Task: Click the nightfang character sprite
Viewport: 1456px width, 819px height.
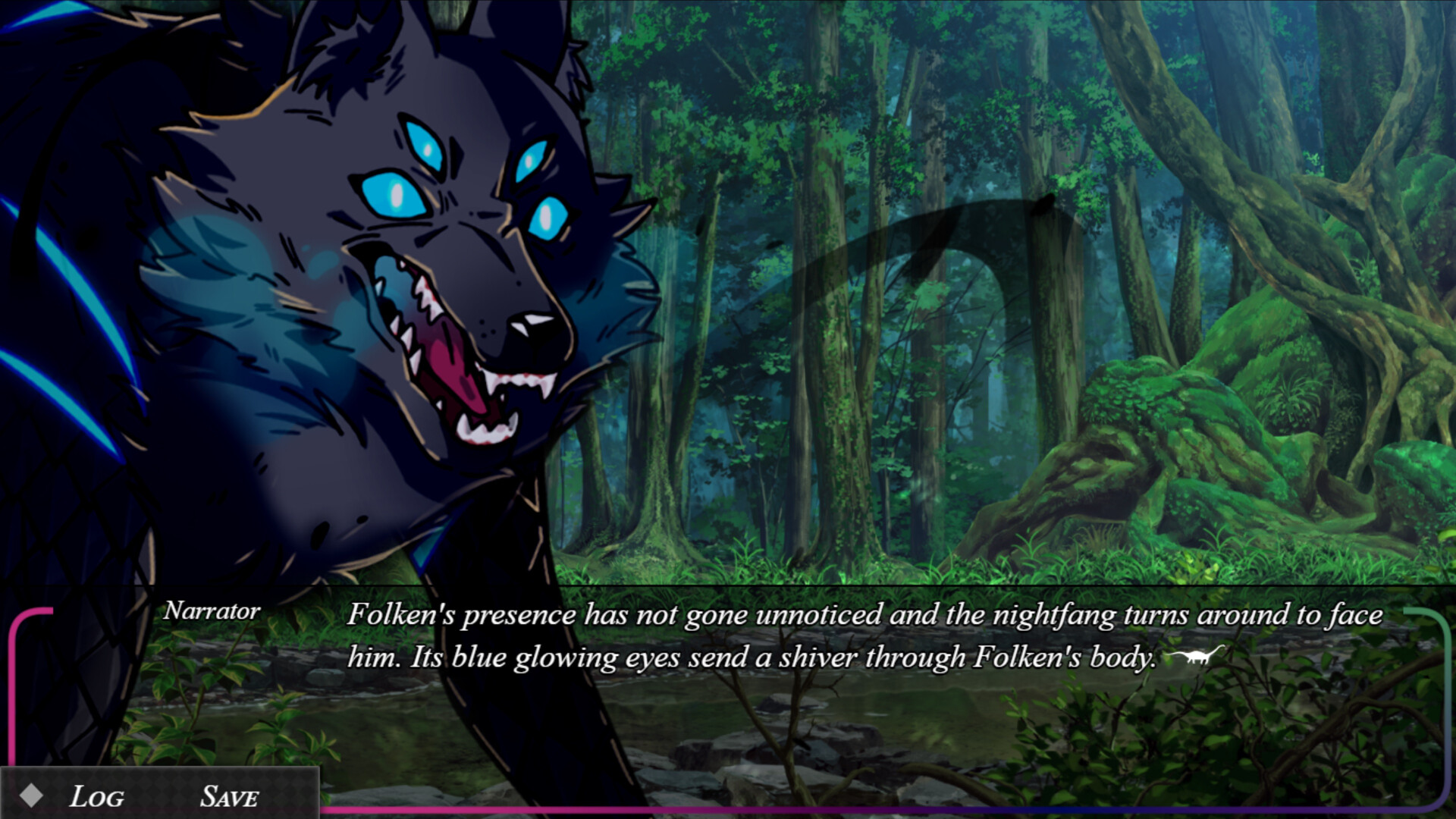Action: tap(303, 303)
